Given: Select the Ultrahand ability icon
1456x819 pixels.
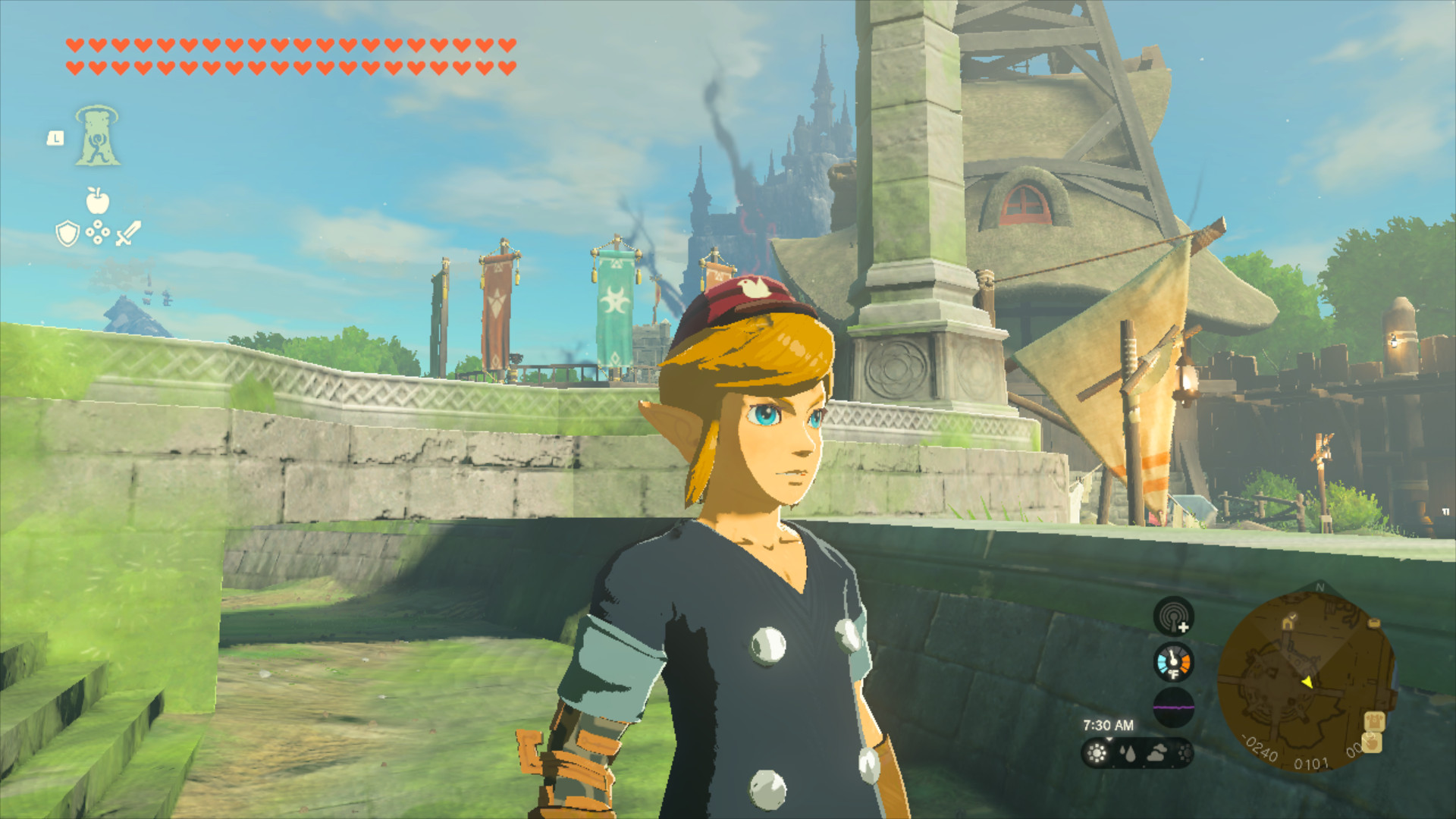Looking at the screenshot, I should tap(98, 137).
